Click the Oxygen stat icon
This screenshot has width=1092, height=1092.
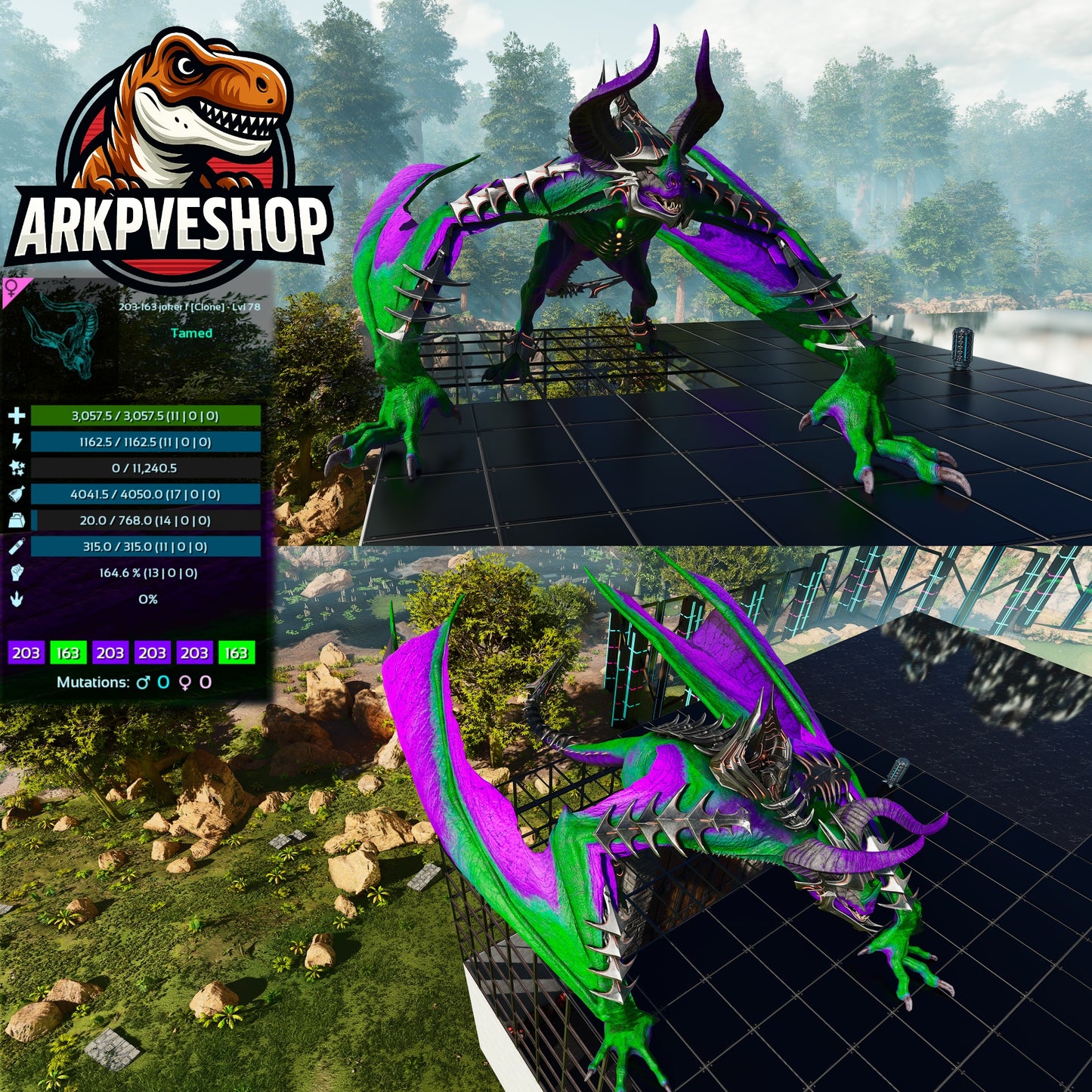[17, 546]
